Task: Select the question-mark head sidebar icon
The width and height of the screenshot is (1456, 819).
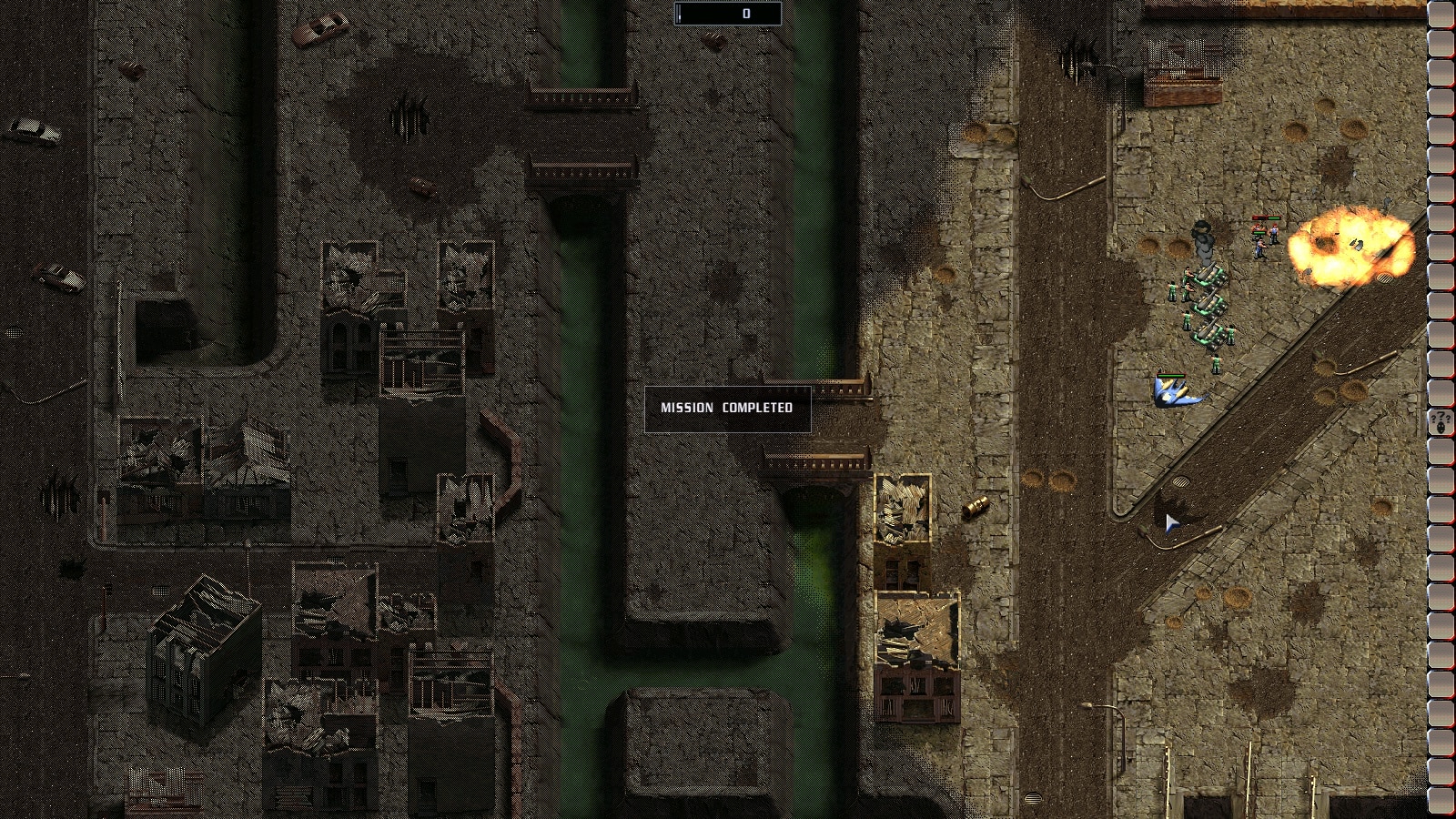Action: tap(1441, 422)
